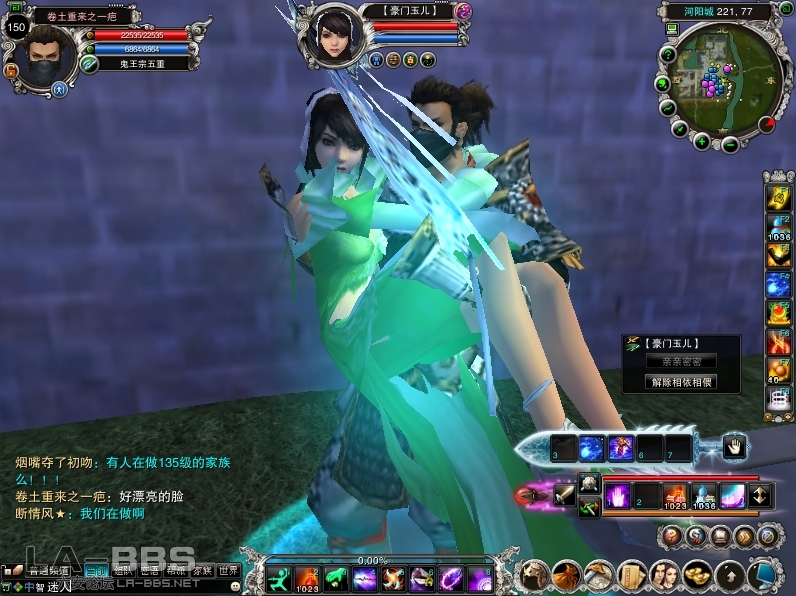Activate the blue swirl skill on the sword bar
Image resolution: width=796 pixels, height=596 pixels.
[x=592, y=448]
